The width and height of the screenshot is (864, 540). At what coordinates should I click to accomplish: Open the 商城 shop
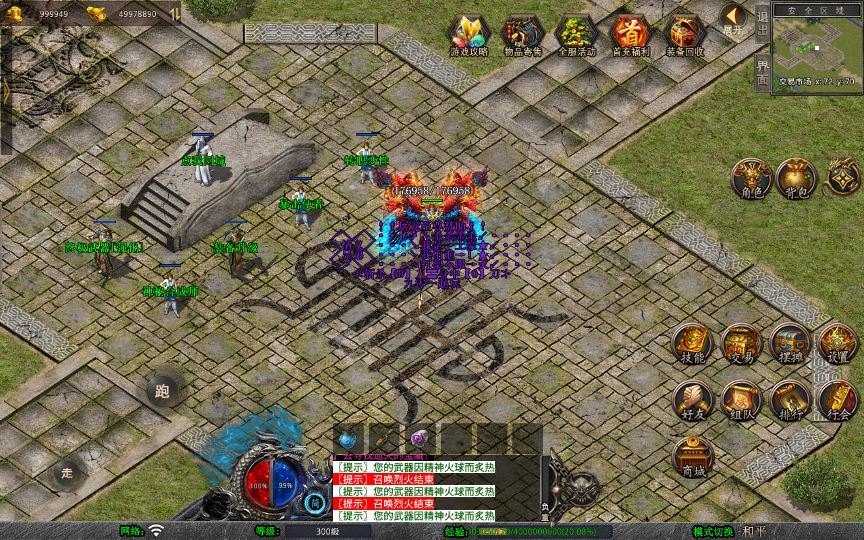coord(692,457)
